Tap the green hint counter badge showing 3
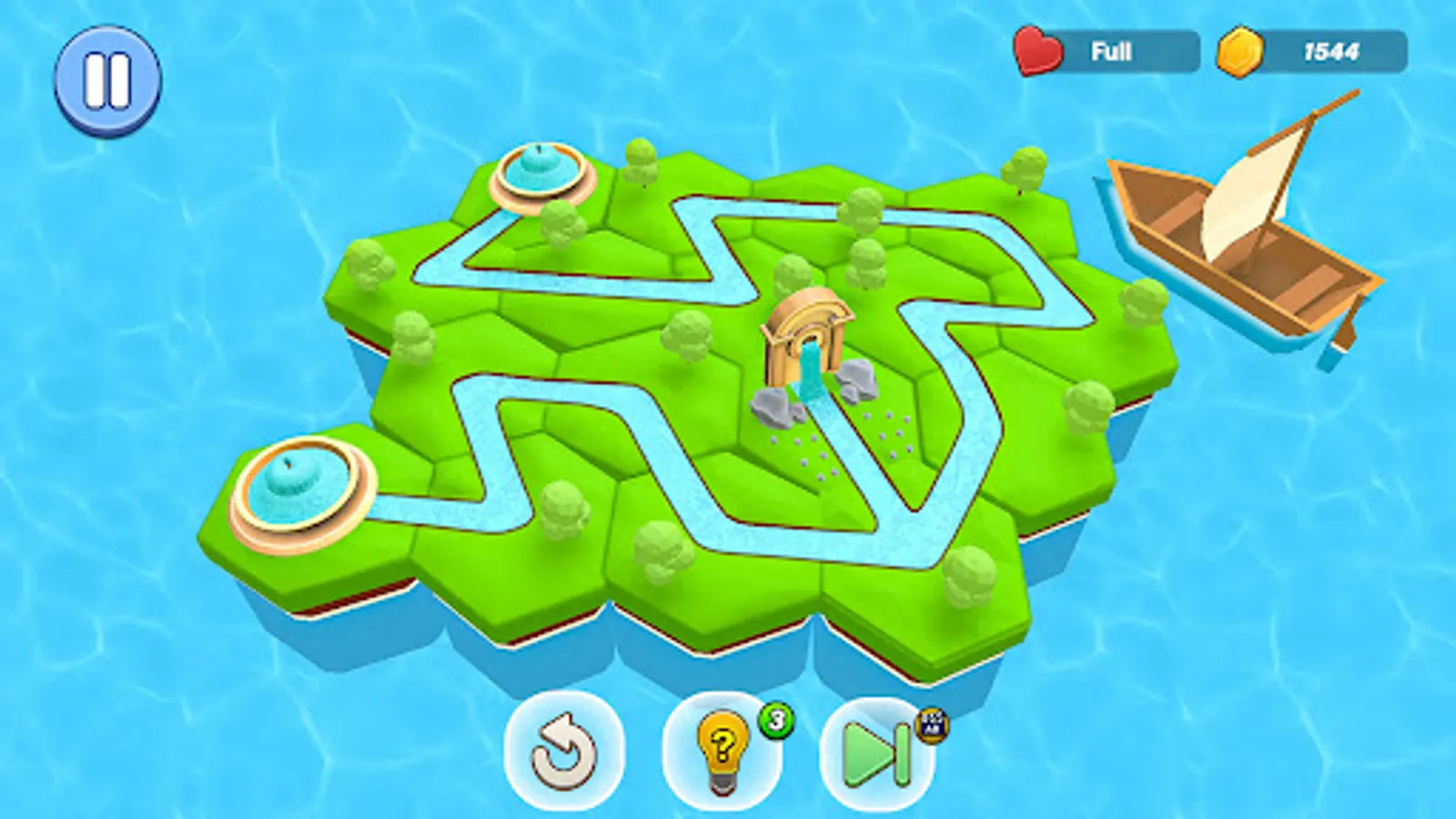Image resolution: width=1456 pixels, height=819 pixels. pos(776,720)
